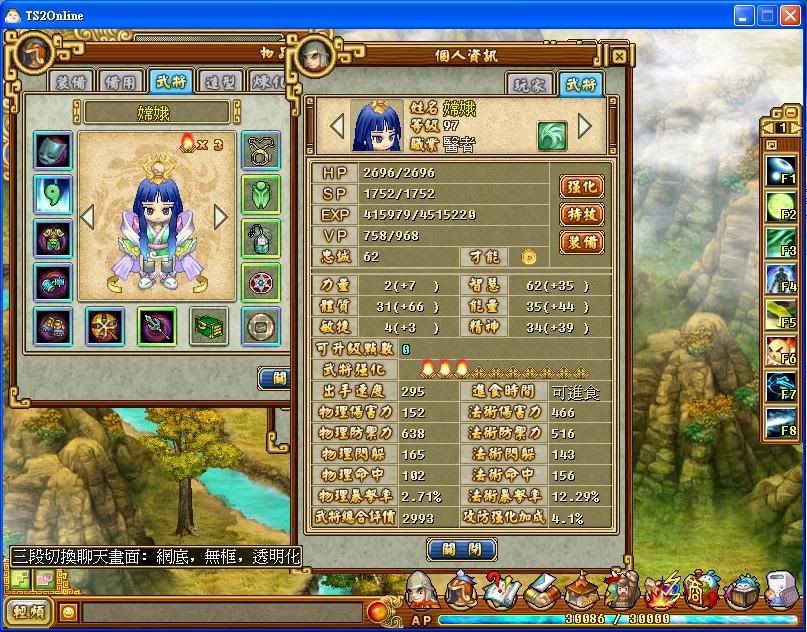Image resolution: width=807 pixels, height=632 pixels.
Task: Select the gray mask equipment slot
Action: coord(53,150)
